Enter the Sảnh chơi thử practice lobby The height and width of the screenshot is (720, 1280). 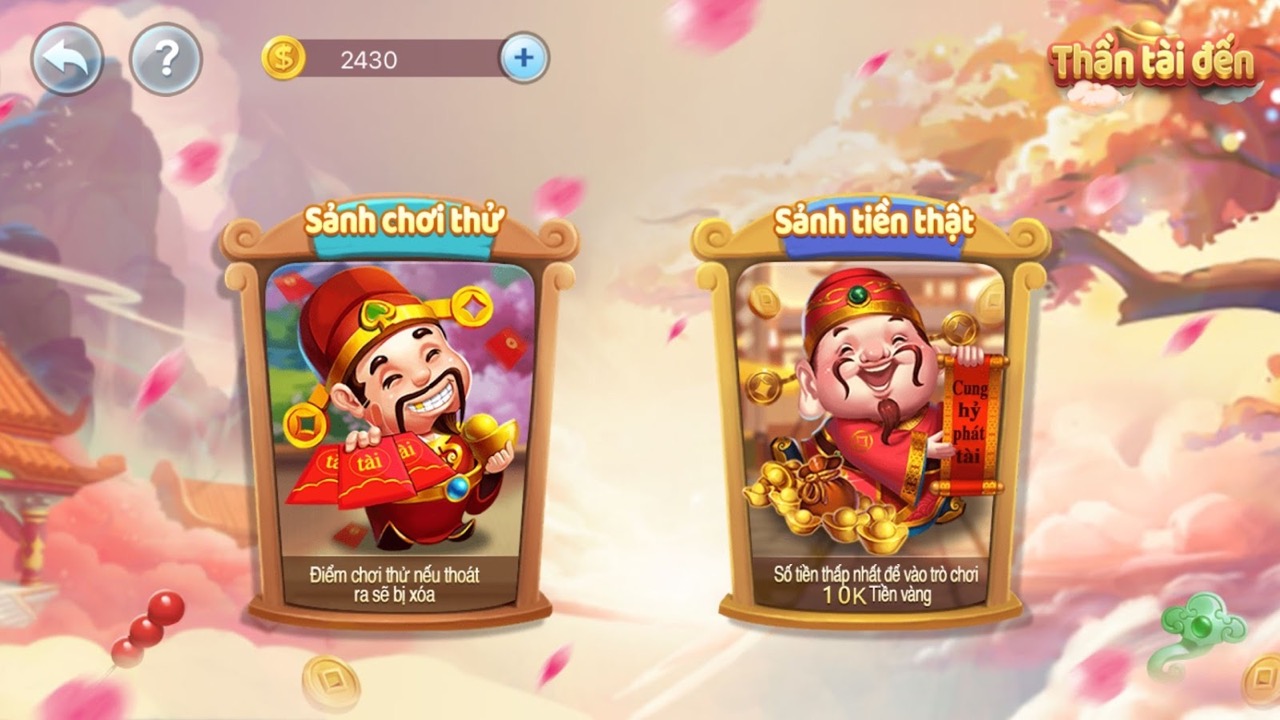(402, 420)
